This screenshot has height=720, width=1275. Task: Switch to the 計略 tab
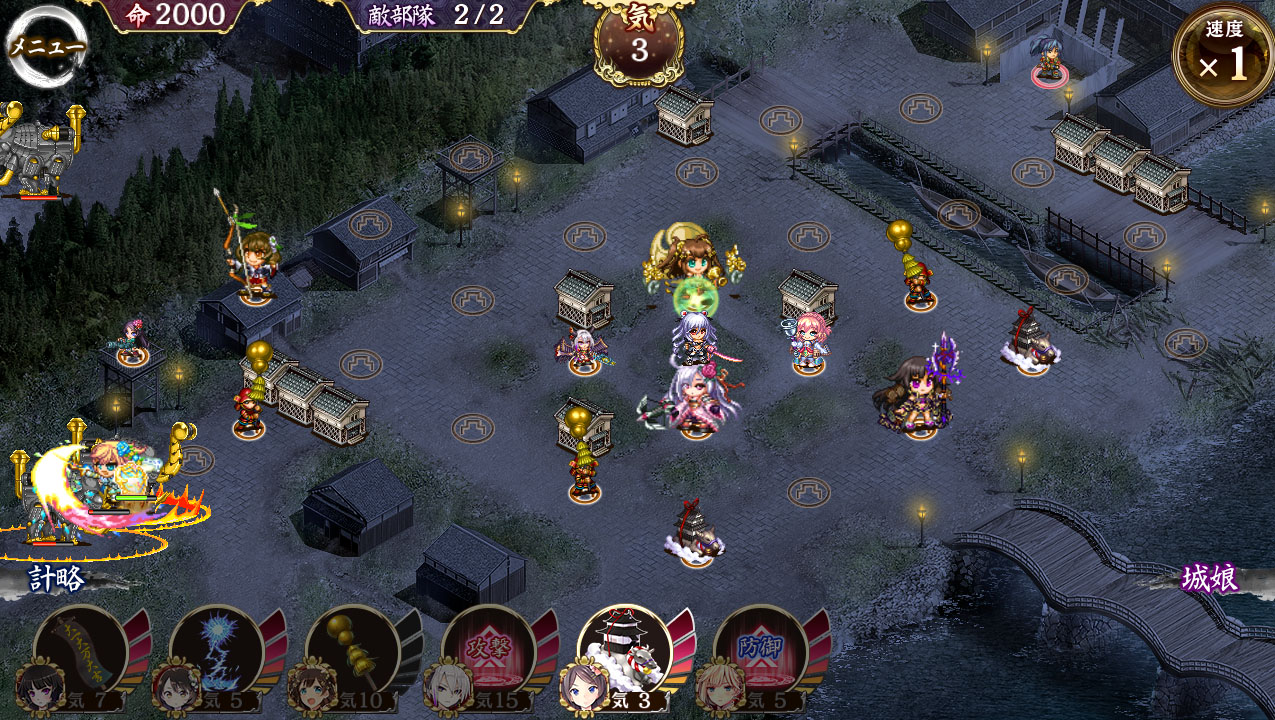(56, 580)
